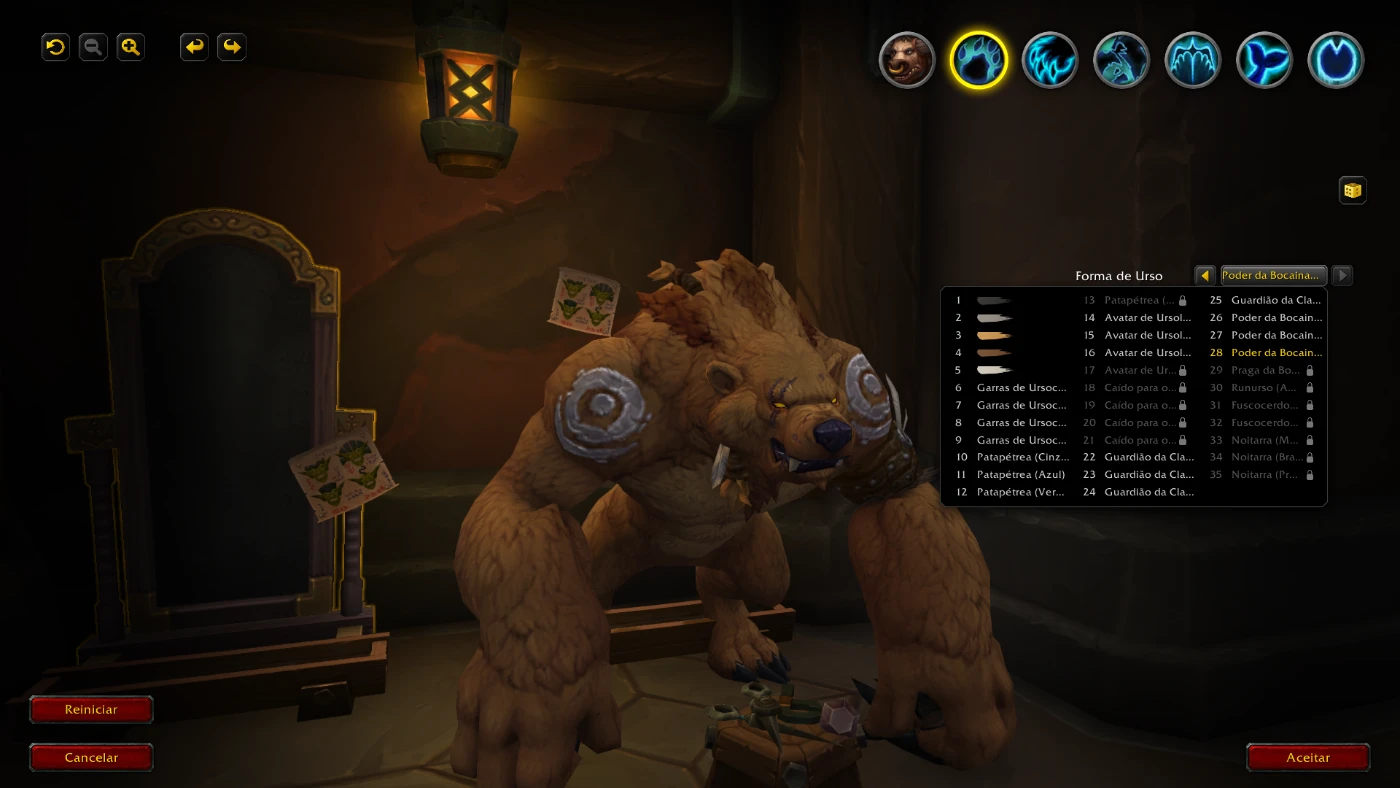Reset the camera rotation
The image size is (1400, 788).
coord(56,47)
